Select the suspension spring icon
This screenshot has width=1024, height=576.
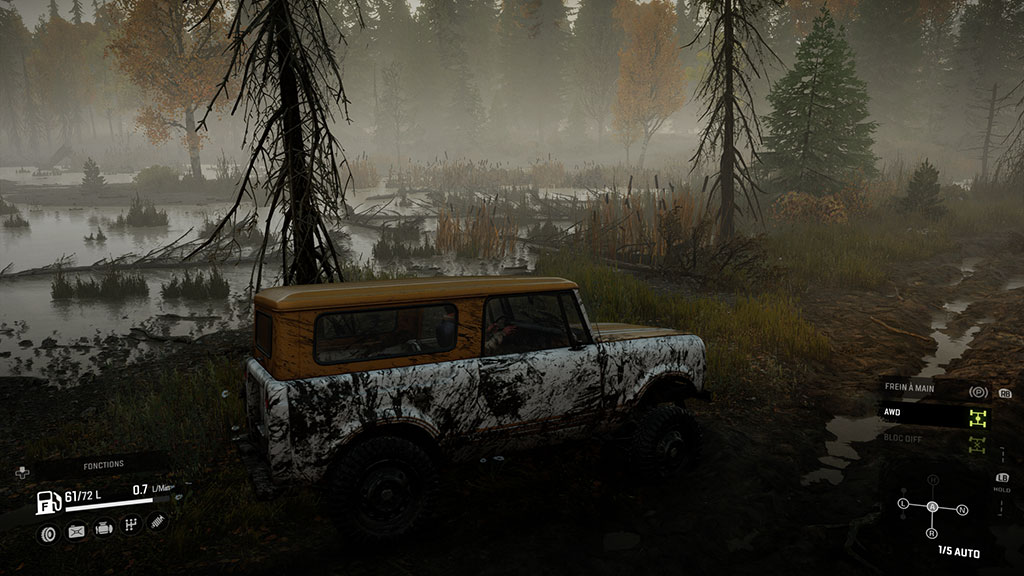pos(157,521)
